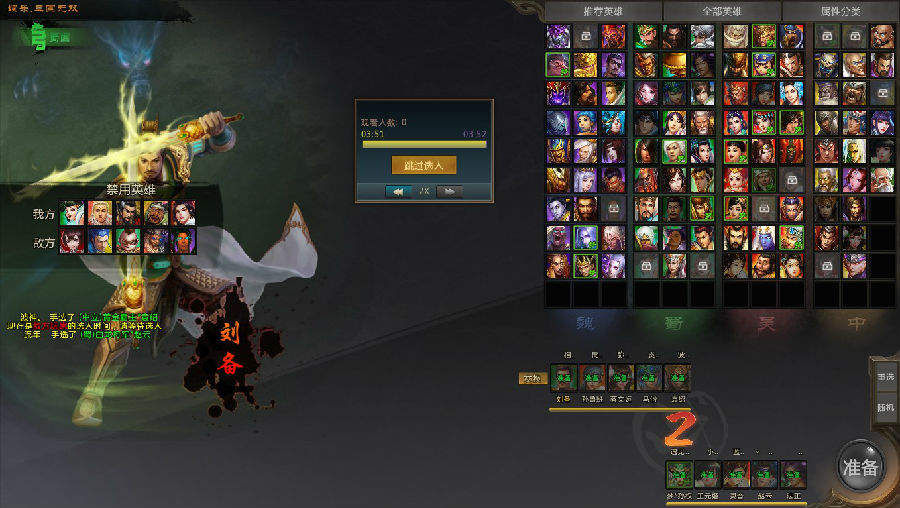
Task: Click the rewind playback arrow button
Action: pyautogui.click(x=399, y=191)
